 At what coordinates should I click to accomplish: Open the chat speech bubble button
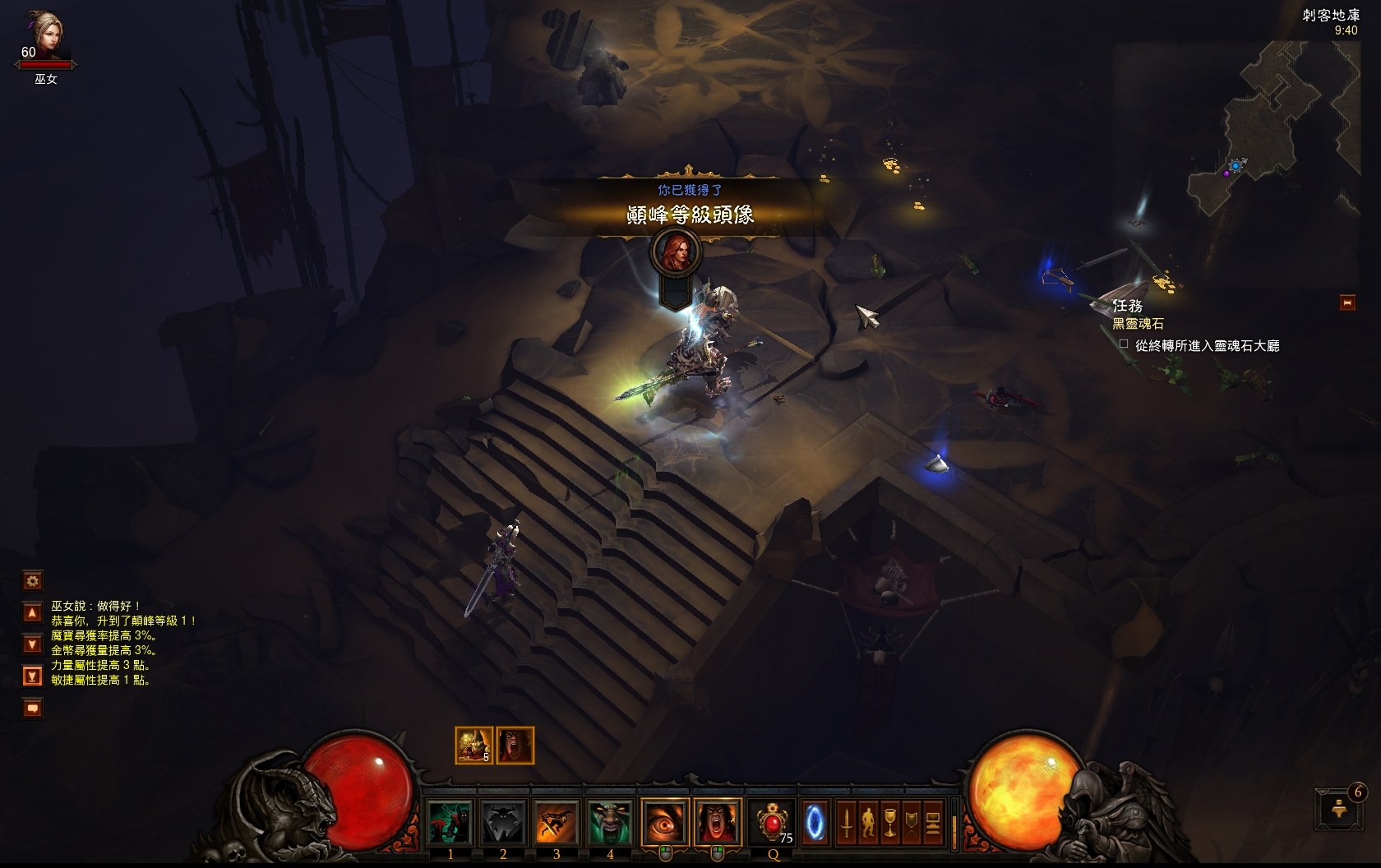[32, 708]
